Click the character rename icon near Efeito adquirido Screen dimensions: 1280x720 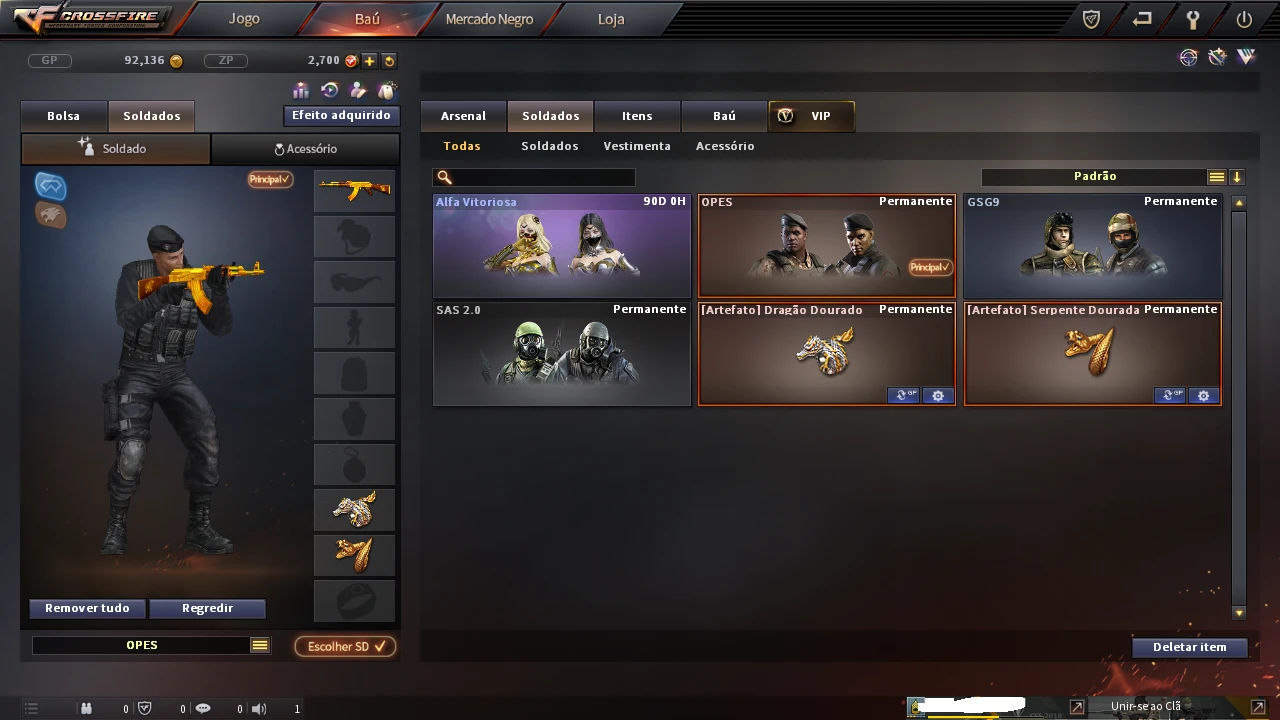point(357,92)
